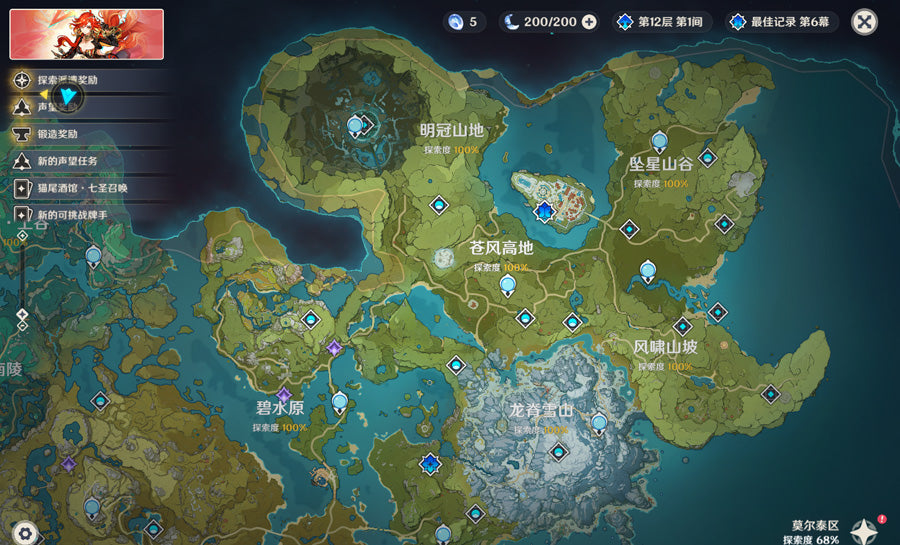Click the teleport waypoint beside 风啸山坡 label

[x=683, y=326]
